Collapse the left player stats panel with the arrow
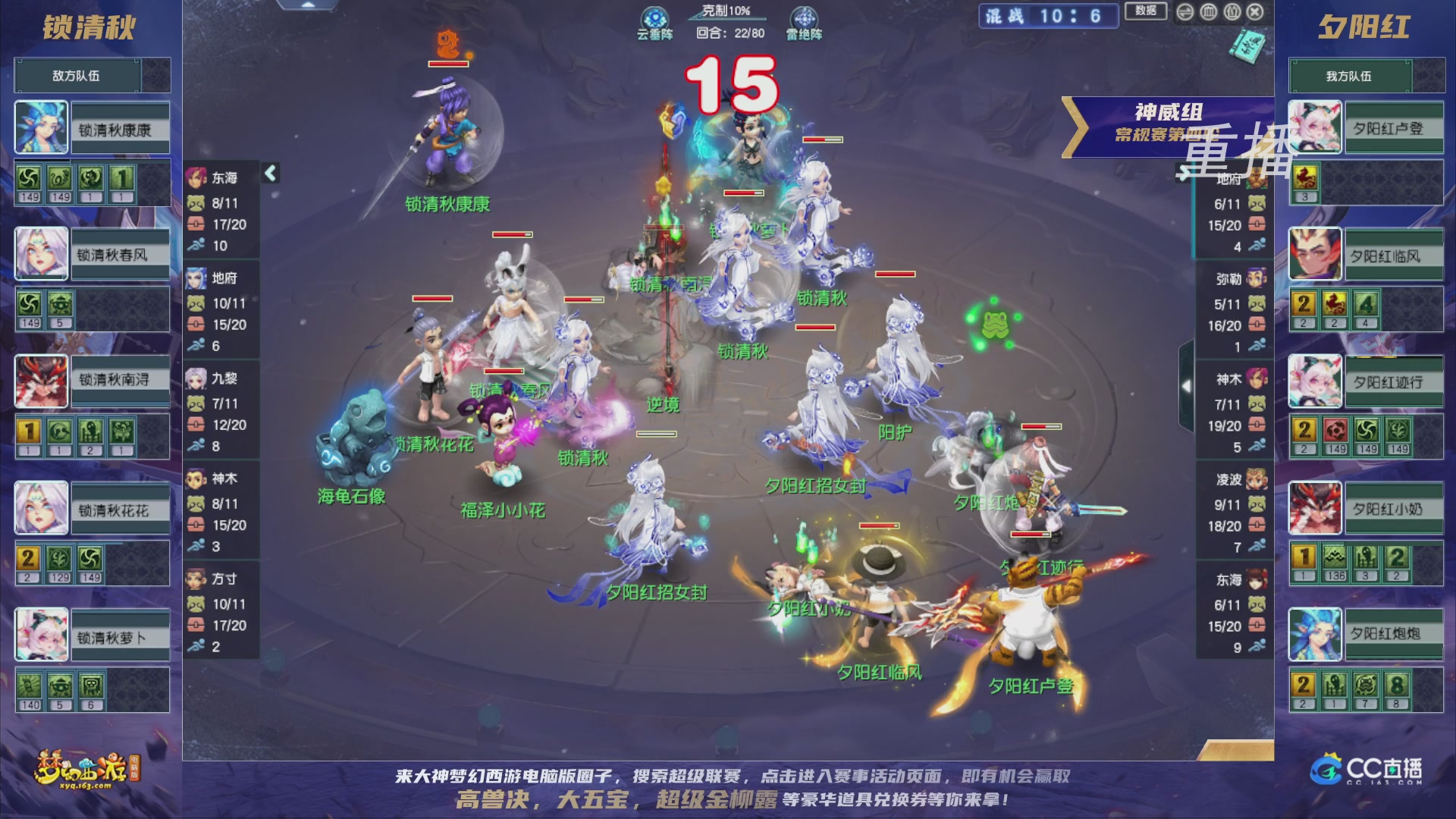 [269, 173]
